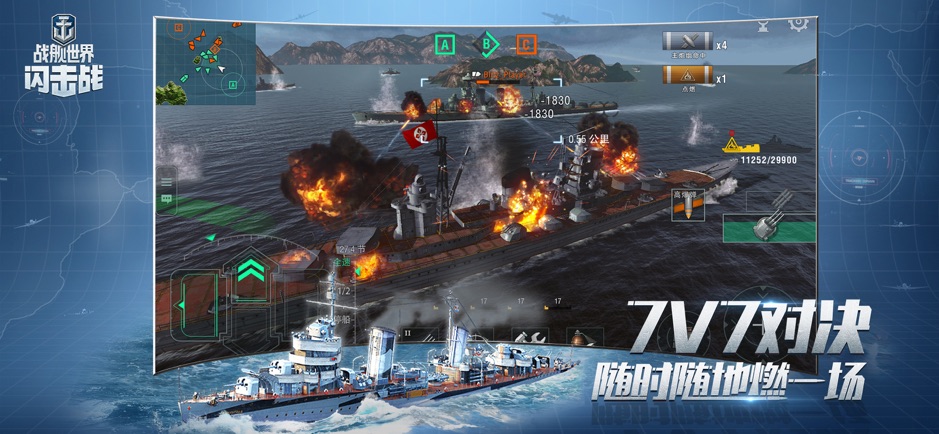Viewport: 939px width, 434px height.
Task: Open the tactical minimap
Action: click(x=205, y=62)
